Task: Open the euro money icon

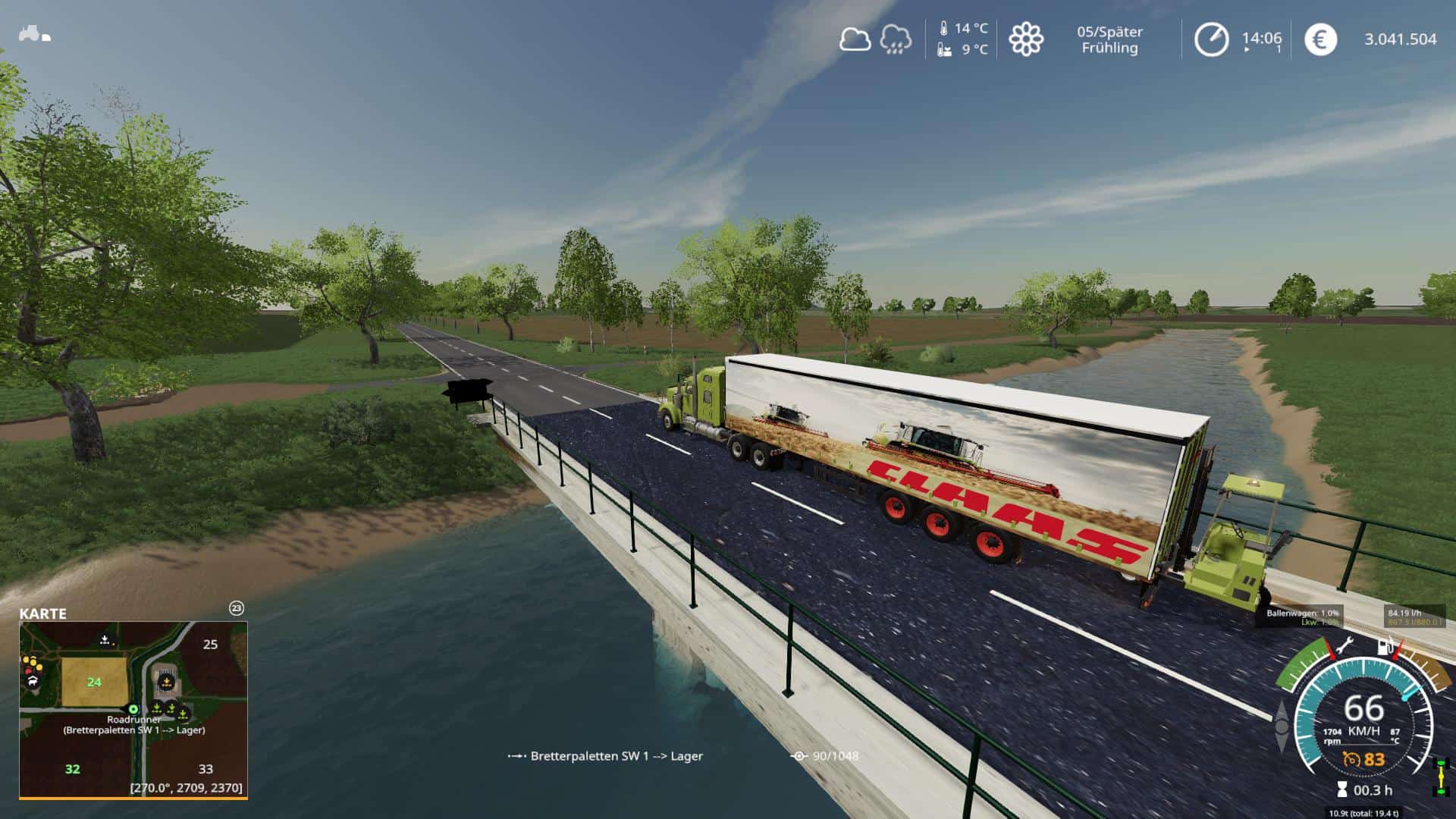Action: click(1320, 39)
